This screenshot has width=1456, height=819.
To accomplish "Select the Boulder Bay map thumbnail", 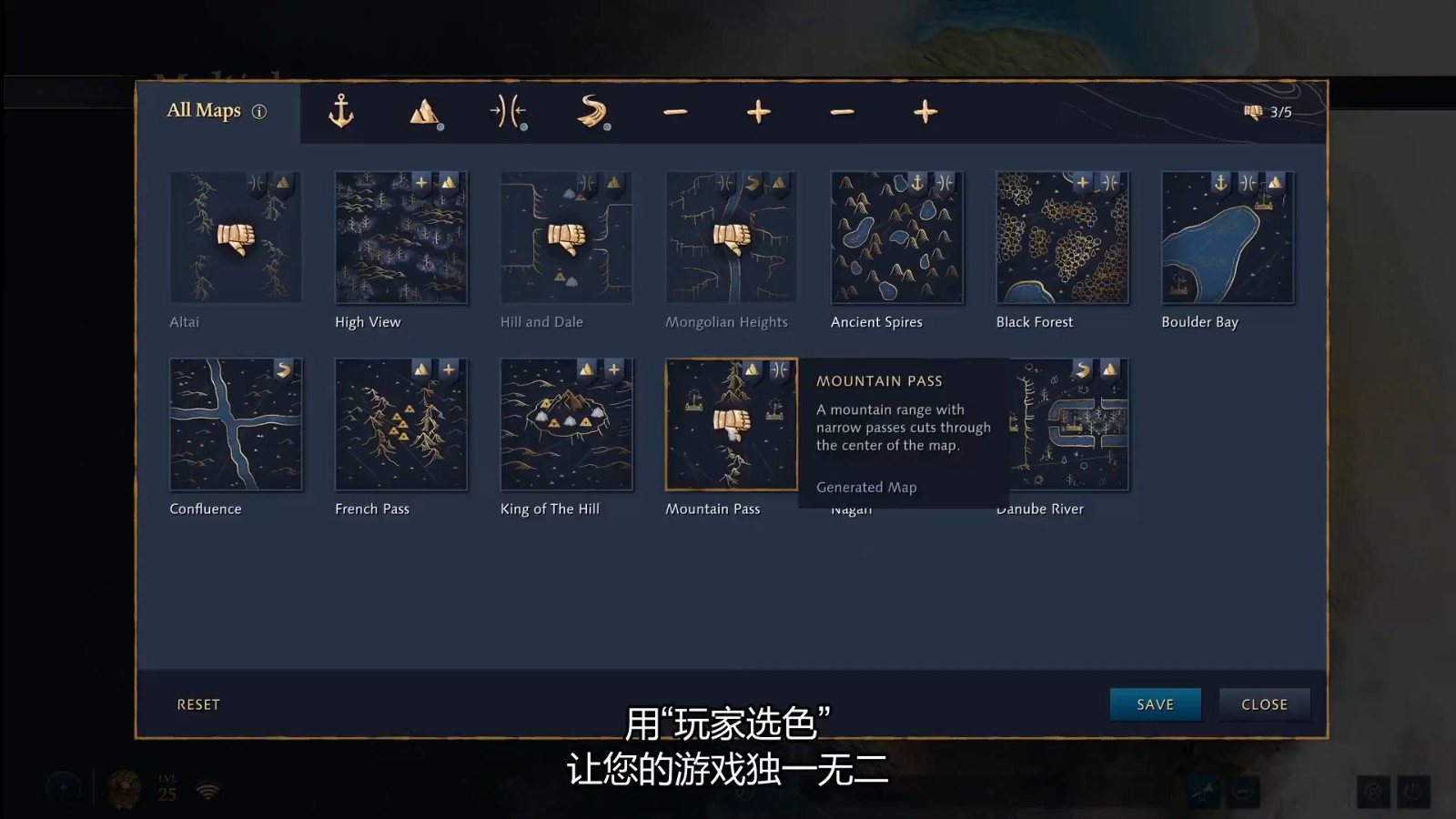I will [x=1227, y=237].
